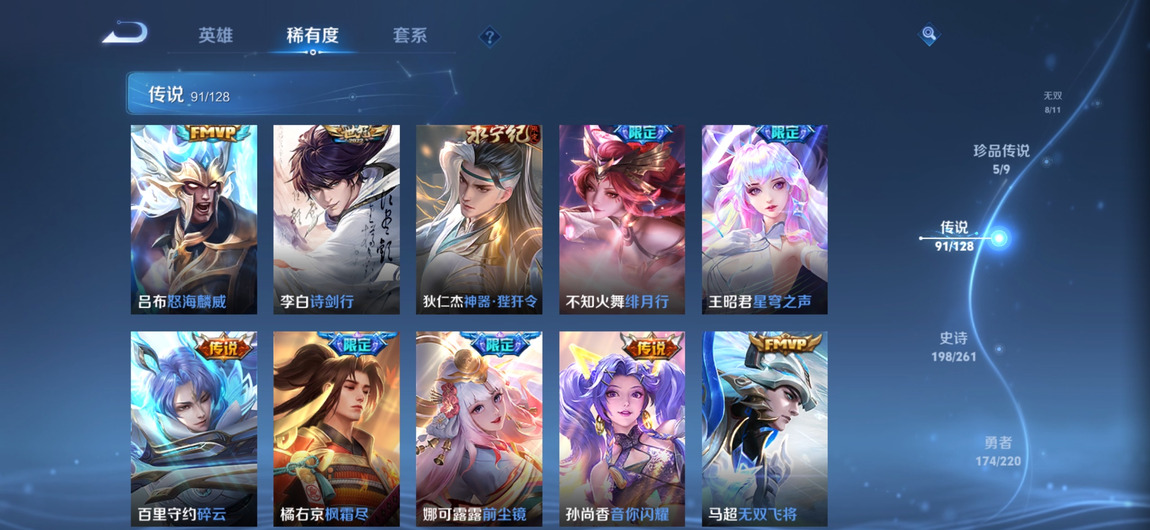1150x530 pixels.
Task: Open 狄仁杰 神器·挫奸令 skin card
Action: click(479, 219)
